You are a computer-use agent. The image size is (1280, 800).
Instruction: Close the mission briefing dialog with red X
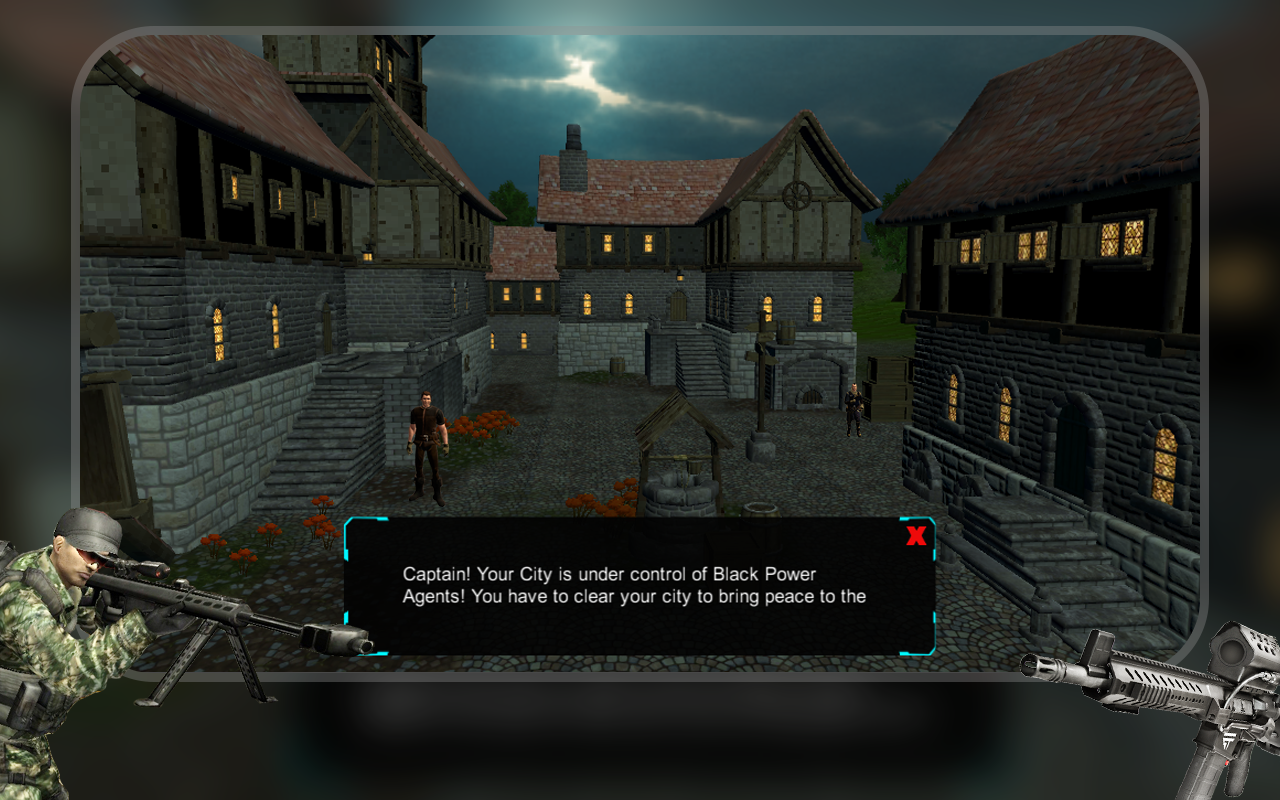click(915, 536)
